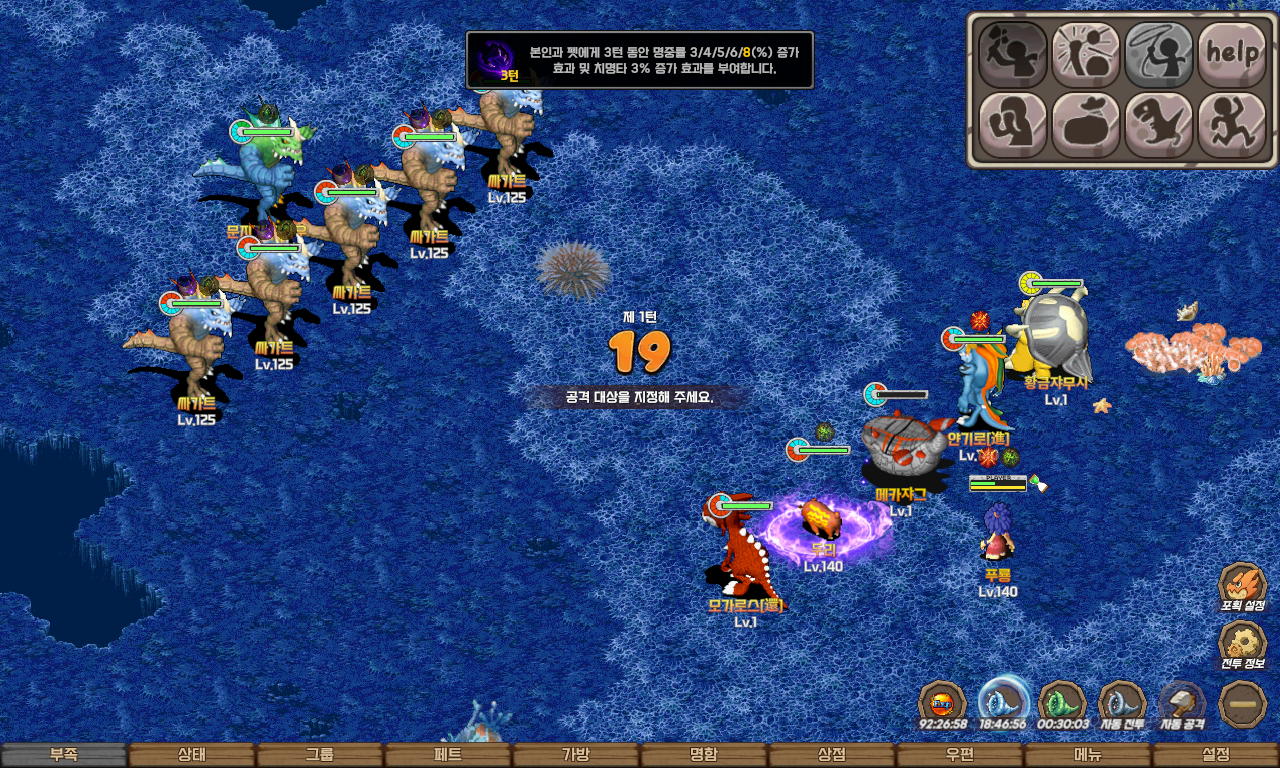
Task: Open the 가방 bag tab
Action: point(576,755)
